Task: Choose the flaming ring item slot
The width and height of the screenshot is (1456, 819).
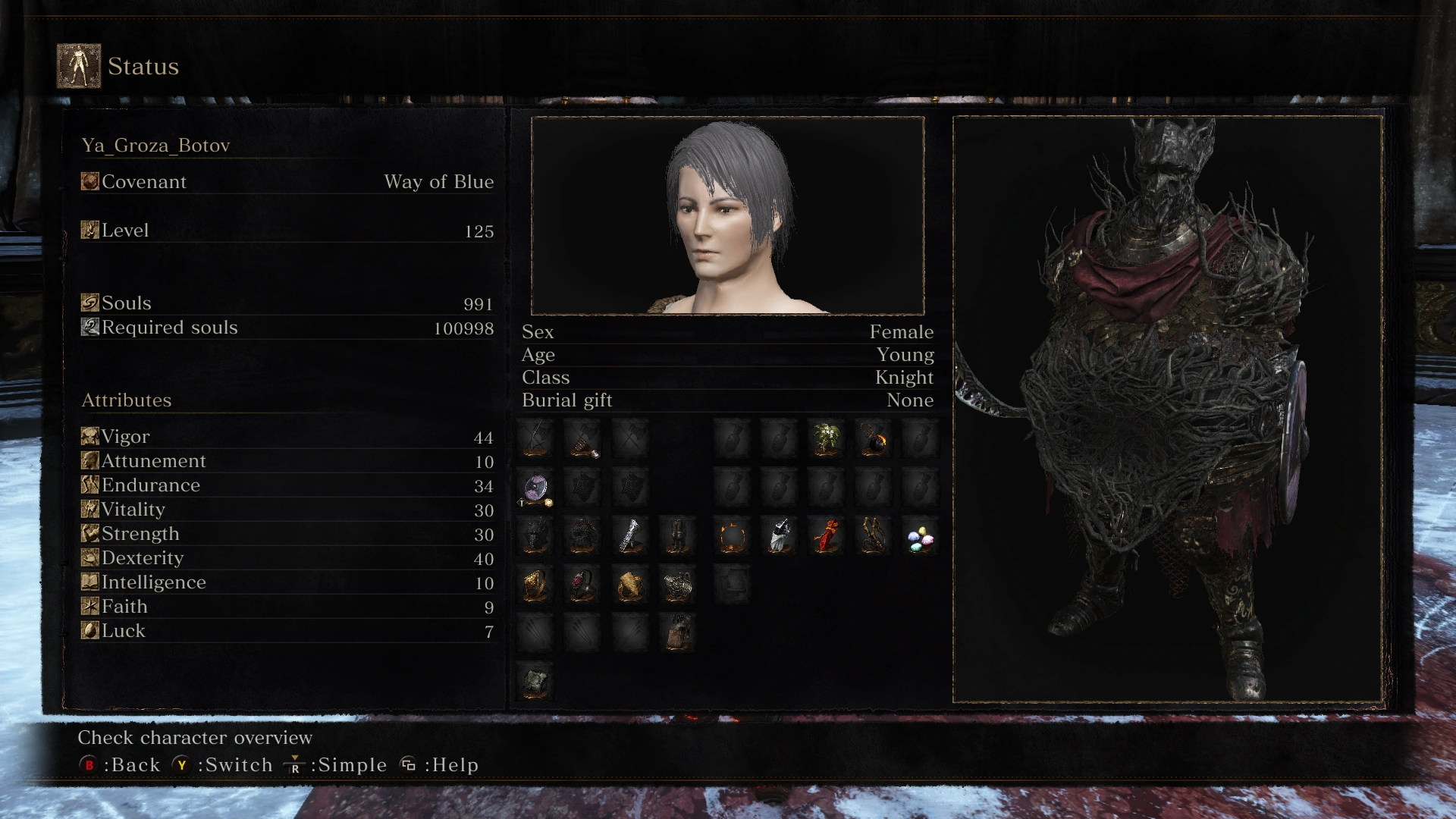Action: 733,536
